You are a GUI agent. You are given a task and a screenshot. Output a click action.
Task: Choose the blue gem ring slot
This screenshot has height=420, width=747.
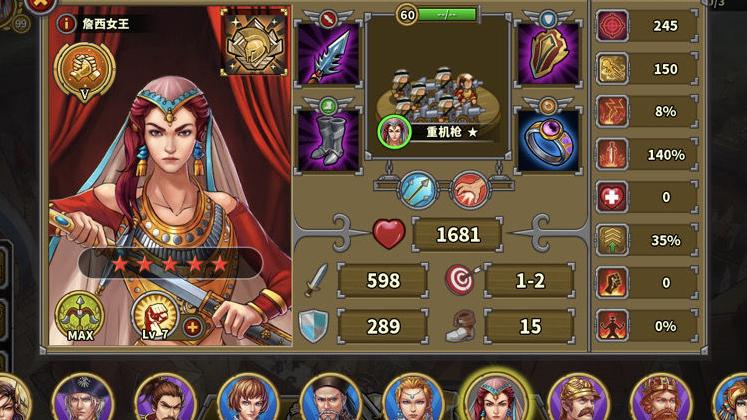[547, 140]
